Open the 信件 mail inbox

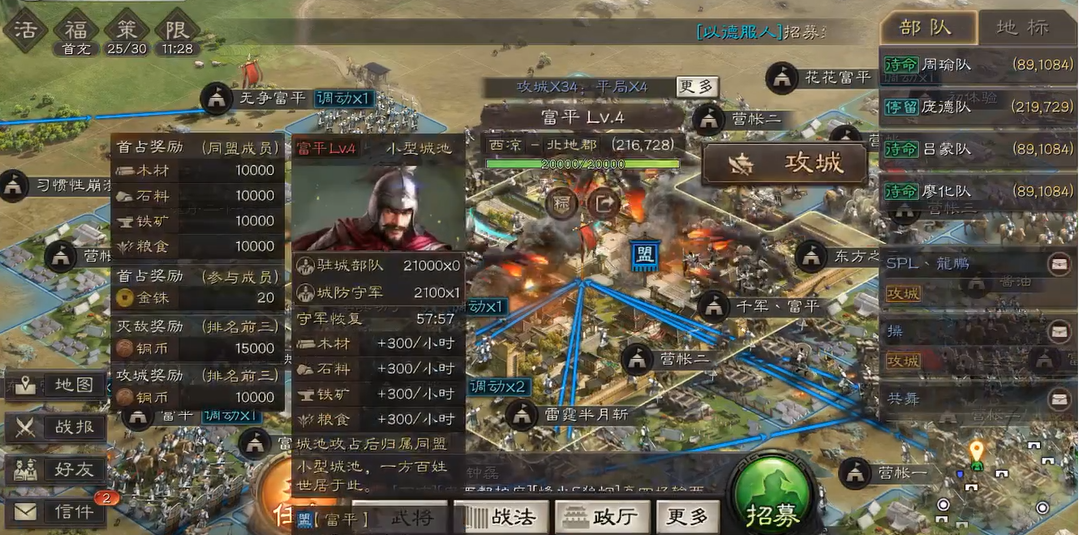(x=56, y=512)
